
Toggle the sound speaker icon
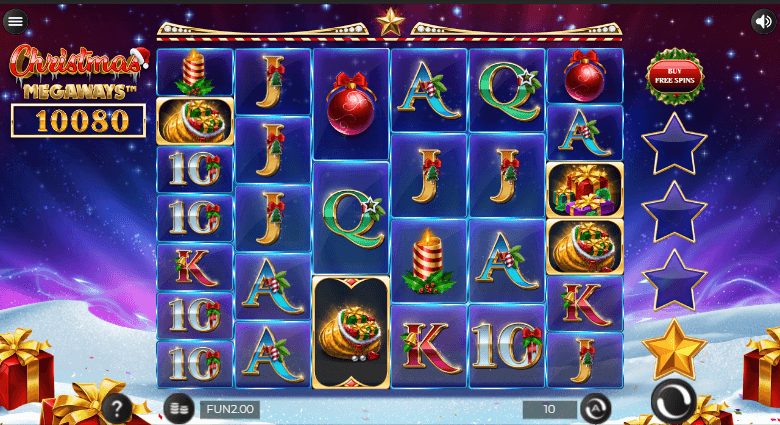pos(763,20)
